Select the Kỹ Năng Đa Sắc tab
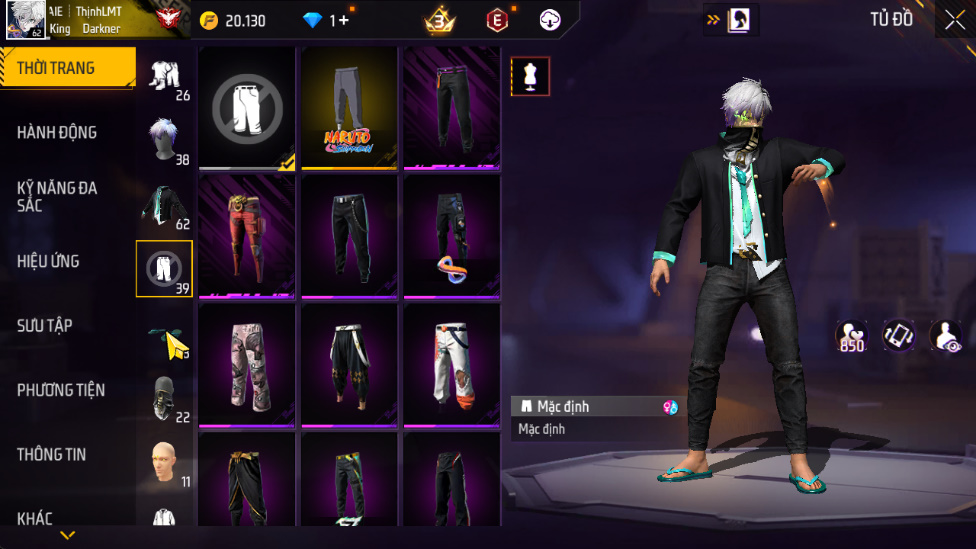The image size is (976, 549). pyautogui.click(x=57, y=196)
